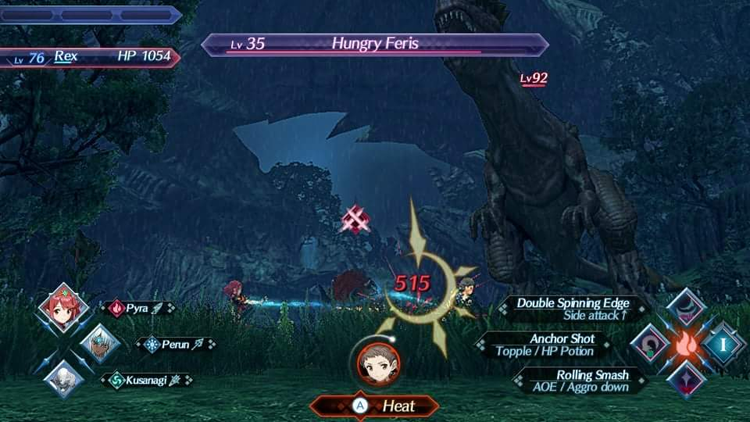Click the Pyra name label
750x422 pixels.
pos(138,308)
